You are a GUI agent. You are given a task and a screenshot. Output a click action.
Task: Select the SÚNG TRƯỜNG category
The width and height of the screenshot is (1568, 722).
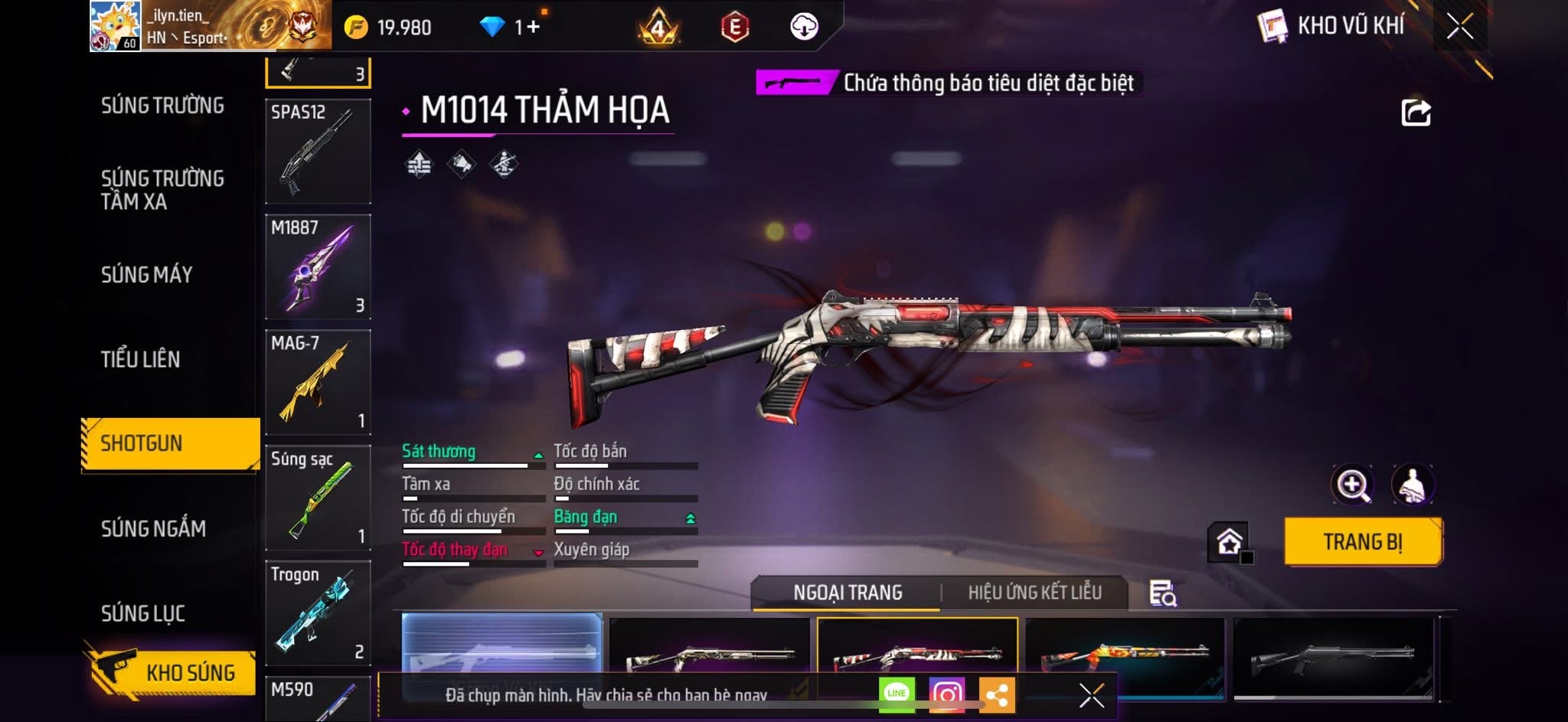pos(162,106)
